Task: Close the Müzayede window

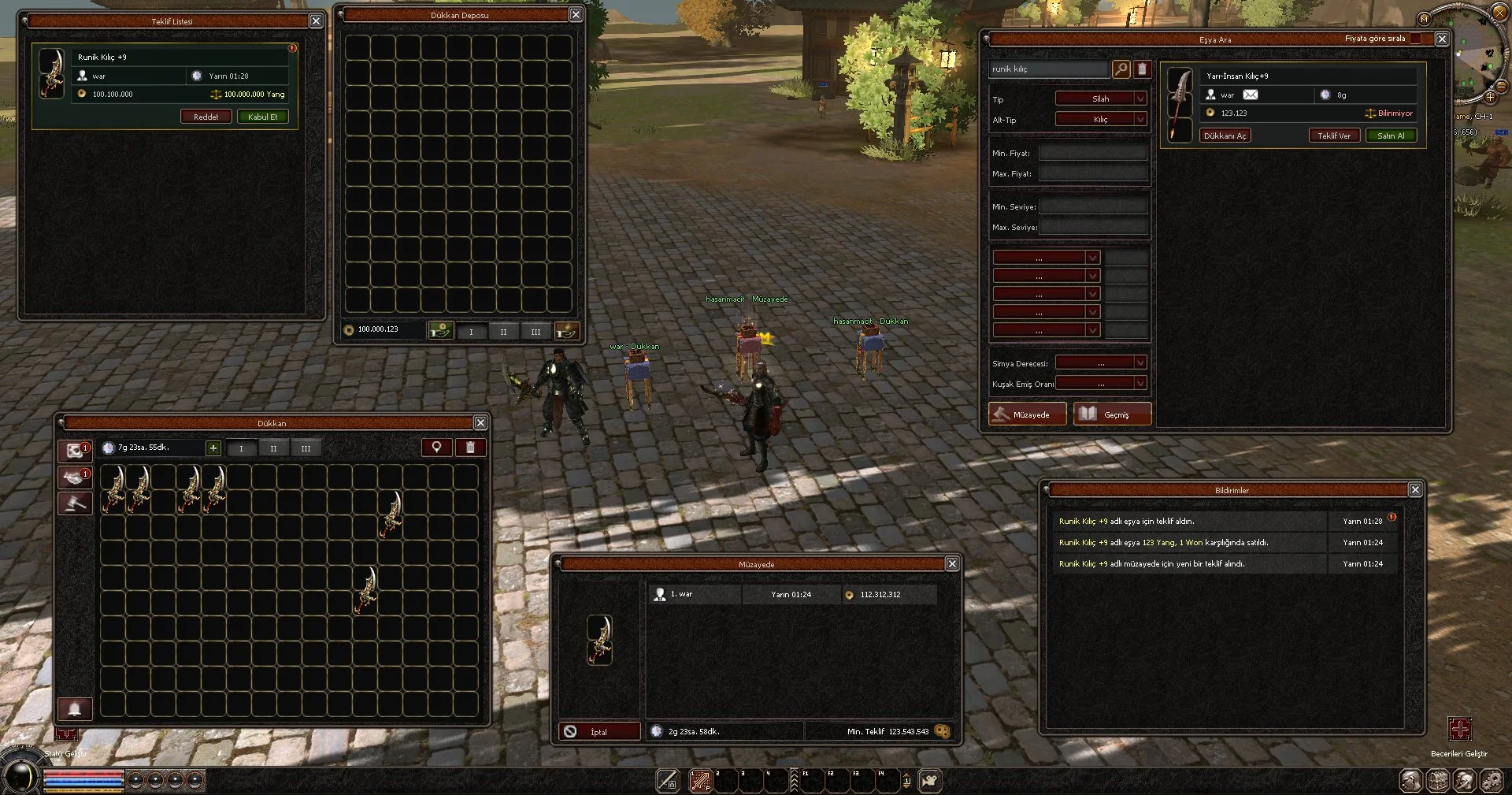Action: click(x=952, y=564)
